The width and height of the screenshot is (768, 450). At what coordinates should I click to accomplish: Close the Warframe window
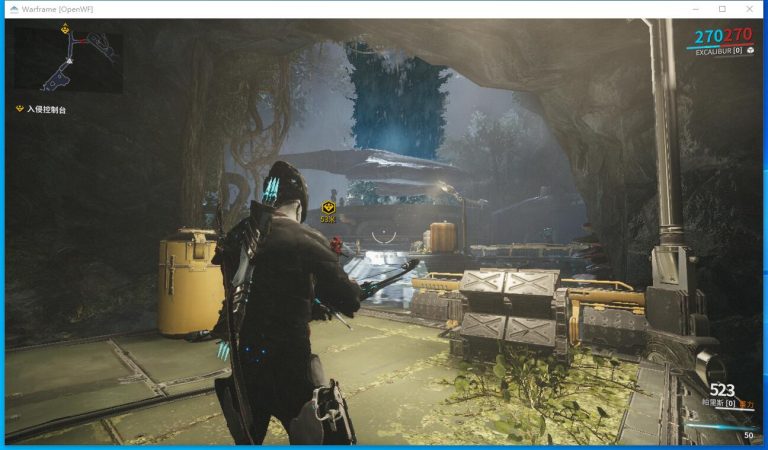(x=749, y=9)
